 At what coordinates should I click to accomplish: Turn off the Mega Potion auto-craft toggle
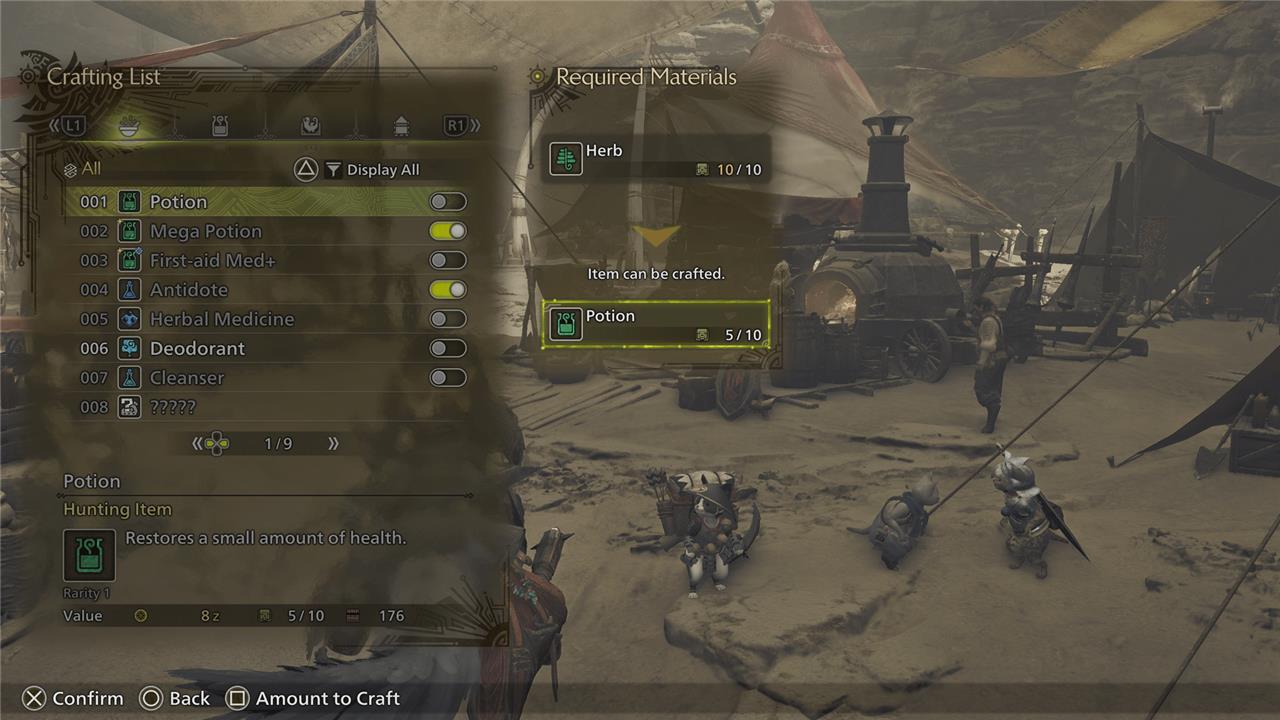[x=448, y=231]
